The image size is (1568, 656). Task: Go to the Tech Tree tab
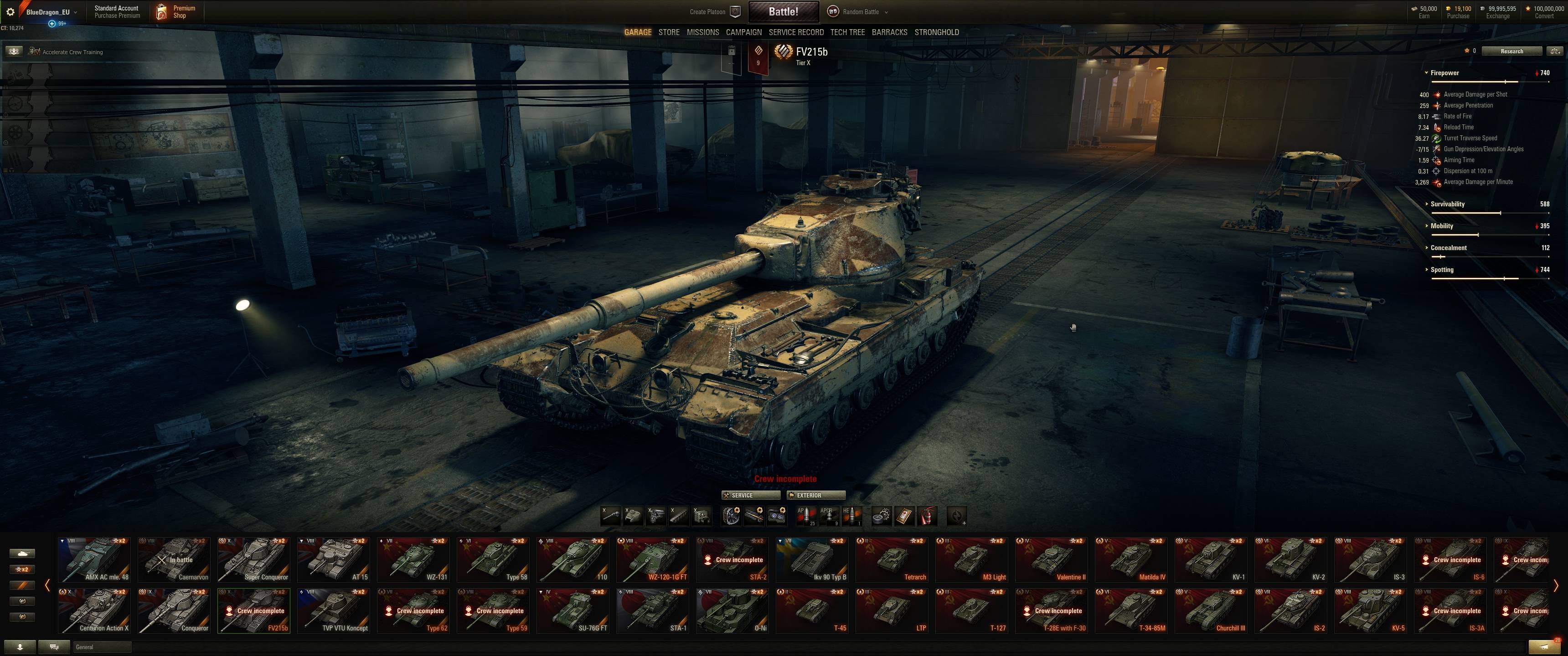[847, 32]
